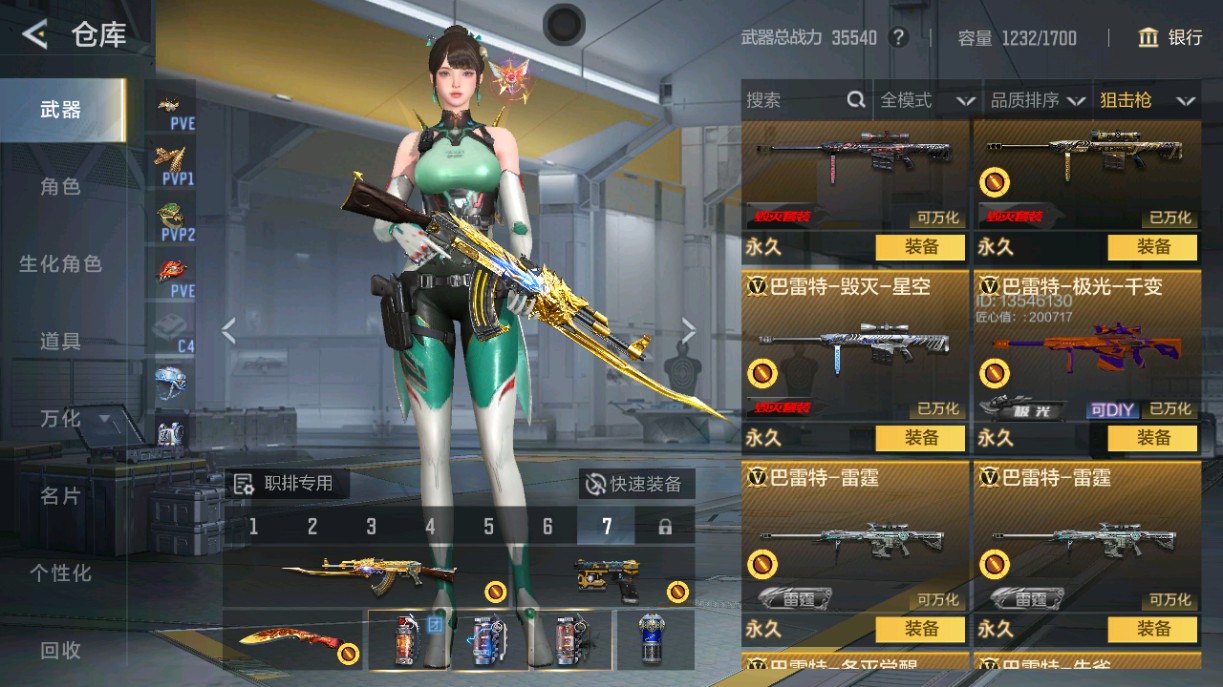Open the 品质排序 sorting dropdown
The width and height of the screenshot is (1223, 687).
click(x=1038, y=100)
